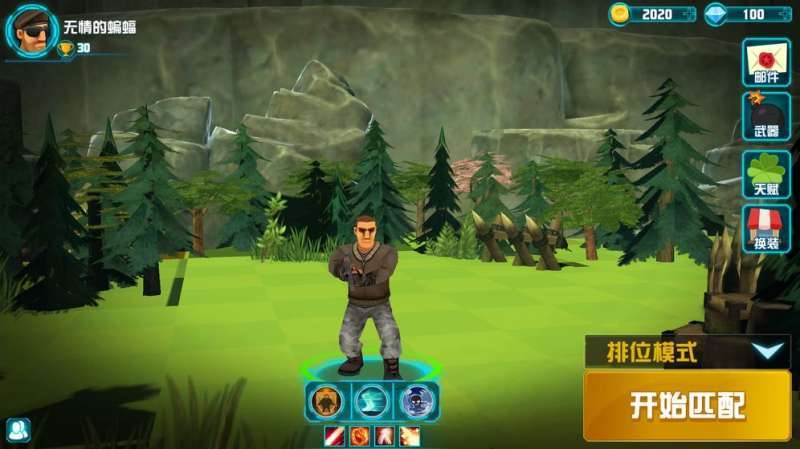The image size is (800, 449).
Task: Choose the orange fireball talent icon
Action: tap(358, 436)
